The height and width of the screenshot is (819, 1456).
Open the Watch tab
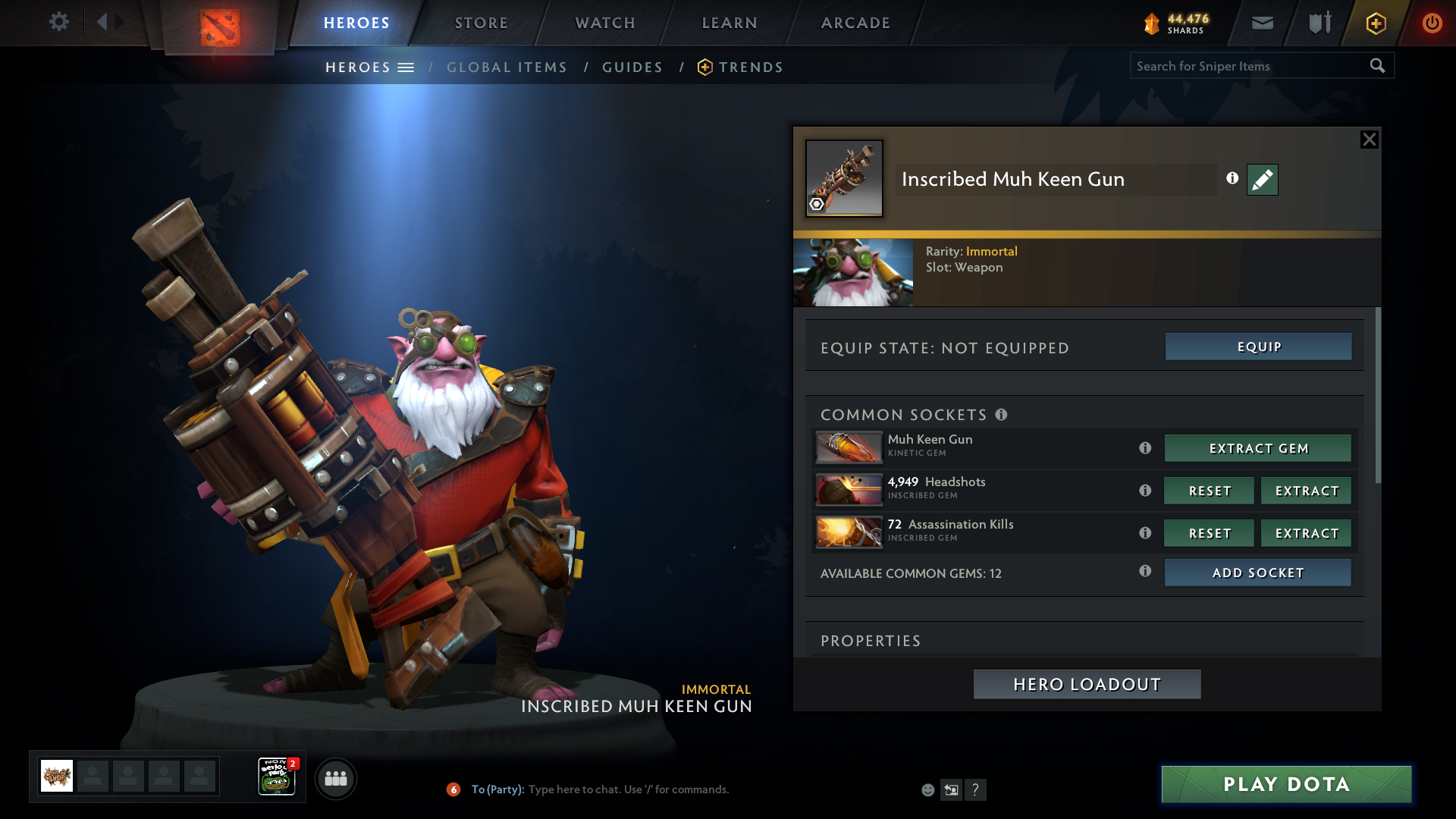pos(605,23)
